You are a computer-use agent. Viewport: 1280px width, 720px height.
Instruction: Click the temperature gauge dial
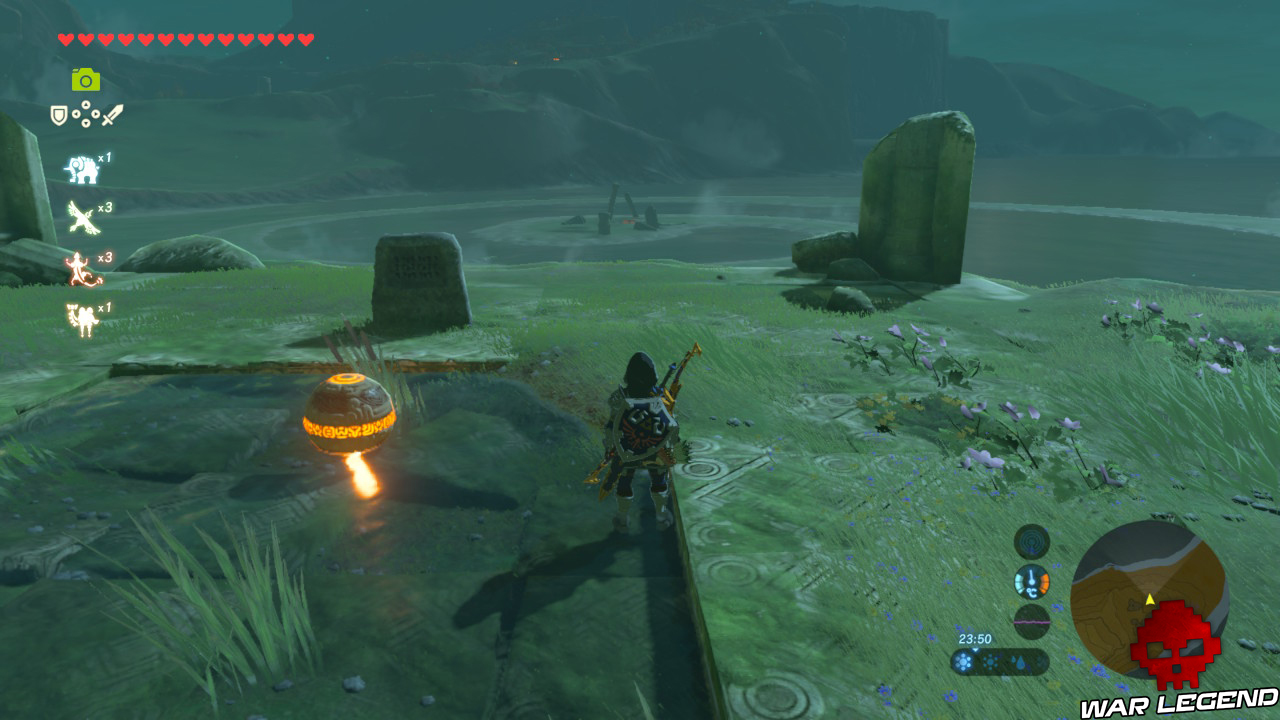point(1031,582)
